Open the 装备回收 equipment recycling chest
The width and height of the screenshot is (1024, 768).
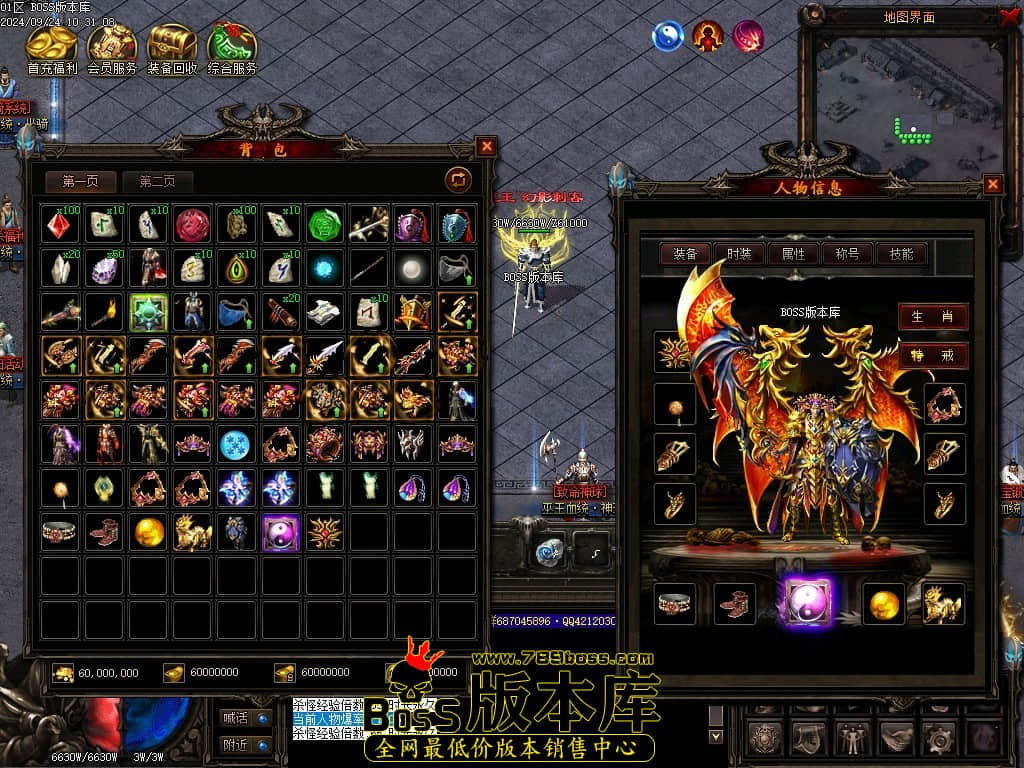click(x=172, y=46)
